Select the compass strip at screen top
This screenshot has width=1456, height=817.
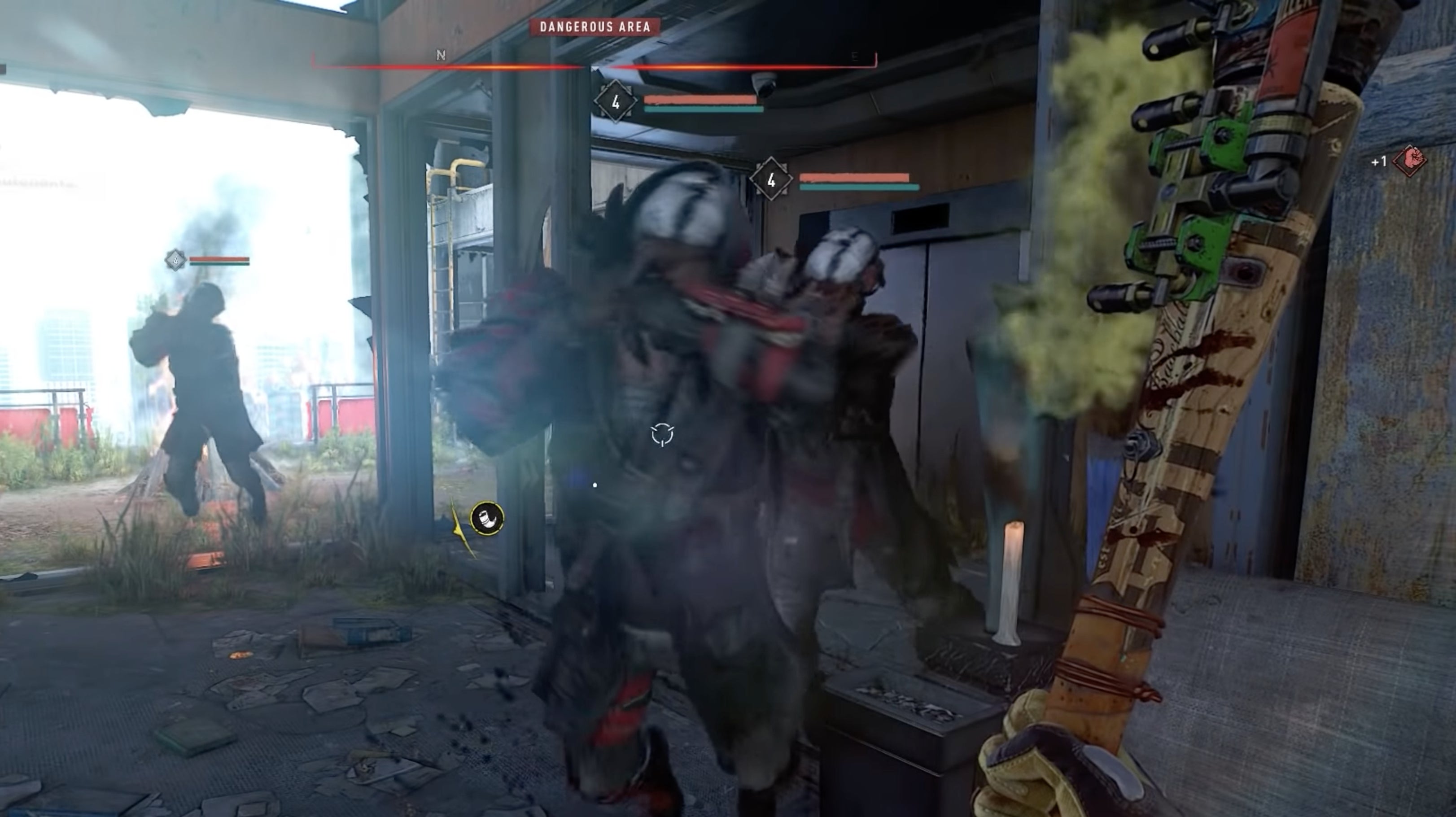pyautogui.click(x=594, y=62)
